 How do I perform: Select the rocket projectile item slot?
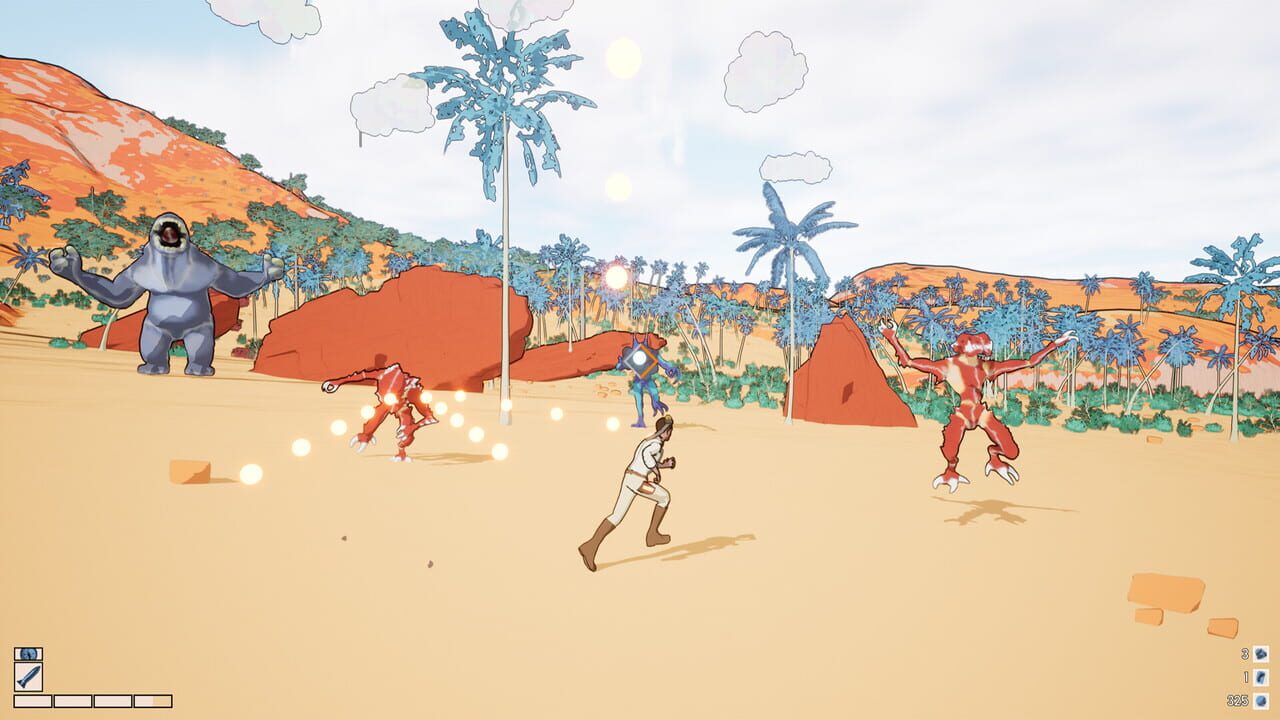(x=28, y=677)
